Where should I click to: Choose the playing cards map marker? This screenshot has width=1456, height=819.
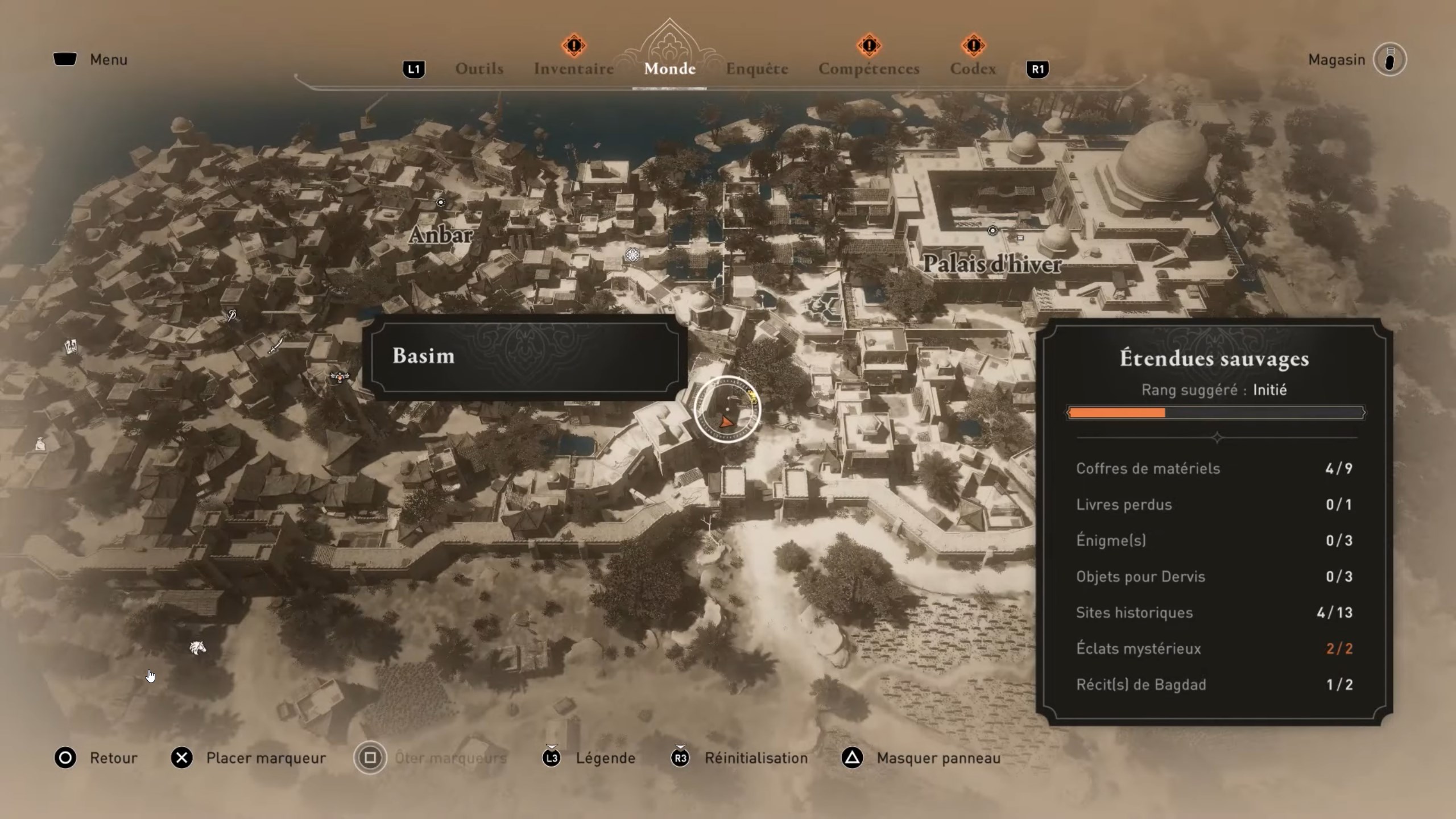(71, 346)
